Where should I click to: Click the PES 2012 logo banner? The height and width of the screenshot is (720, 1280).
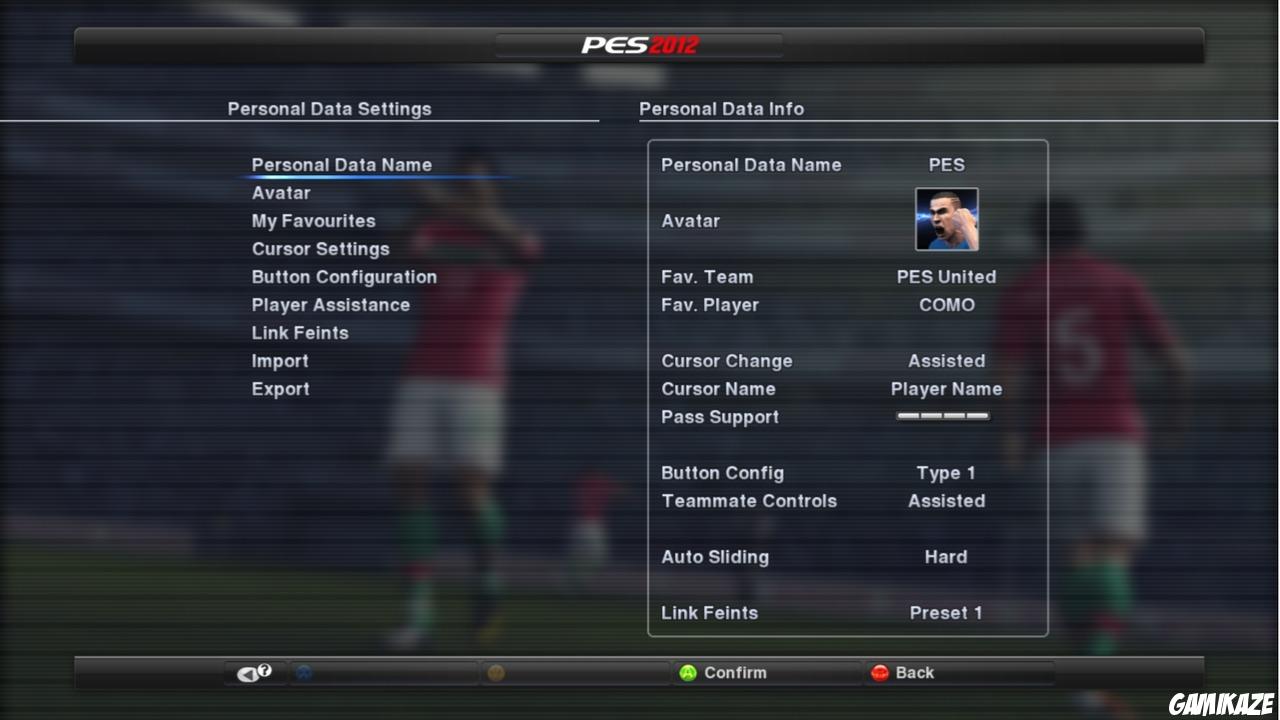click(639, 44)
